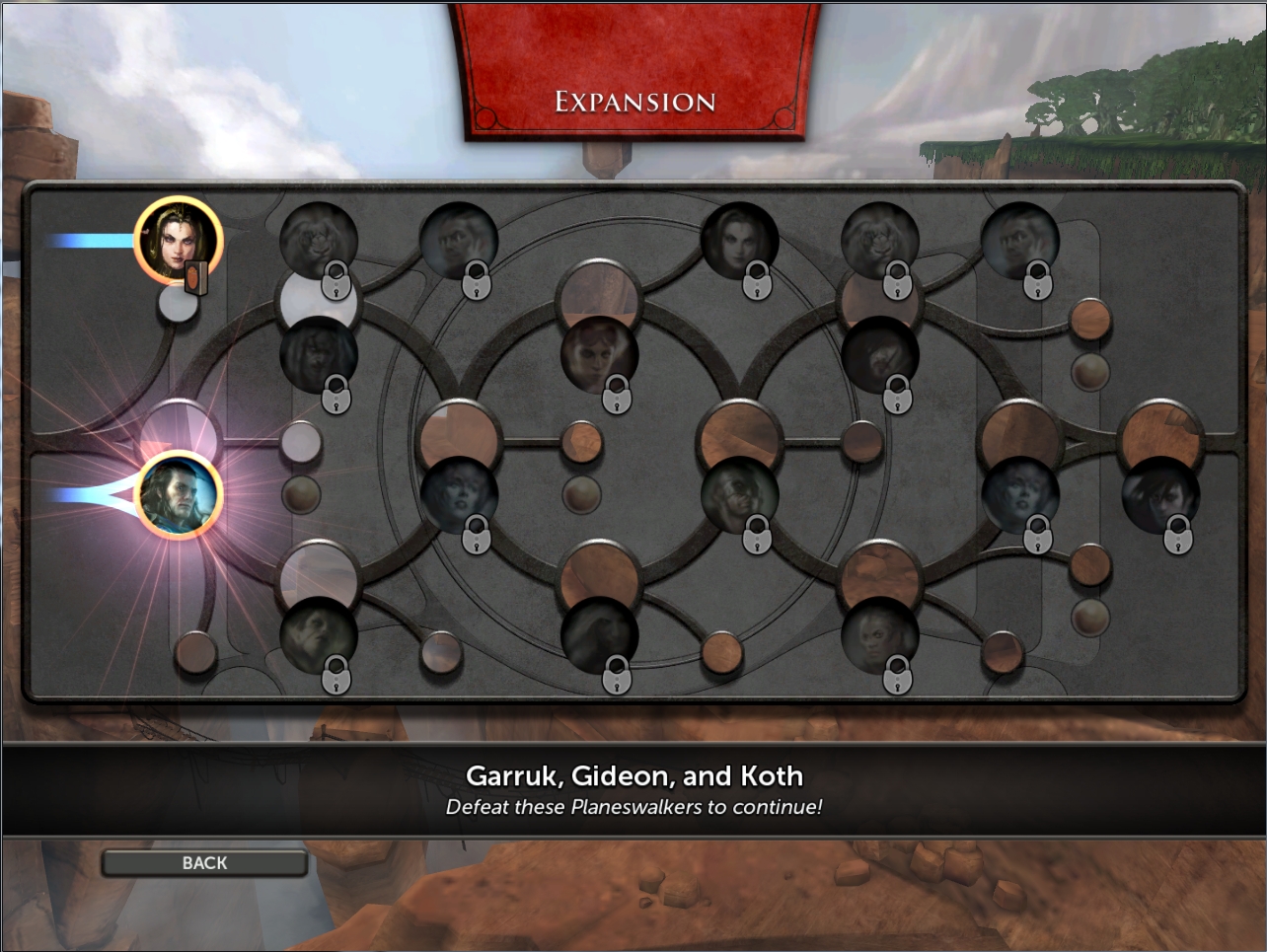Choose the dark-haired woman portrait with deck icon
Image resolution: width=1267 pixels, height=952 pixels.
(178, 240)
